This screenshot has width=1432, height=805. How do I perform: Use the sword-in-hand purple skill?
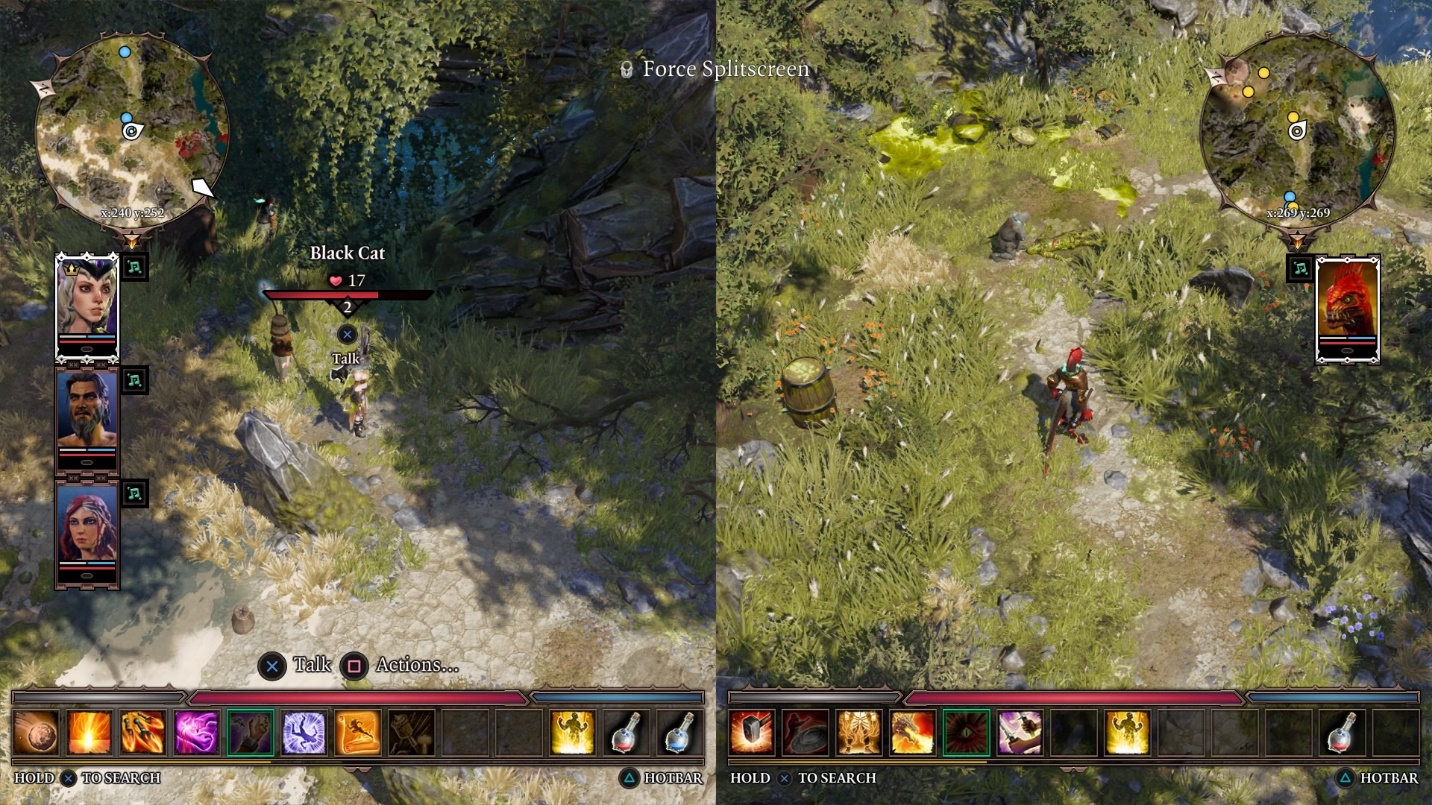(1020, 732)
